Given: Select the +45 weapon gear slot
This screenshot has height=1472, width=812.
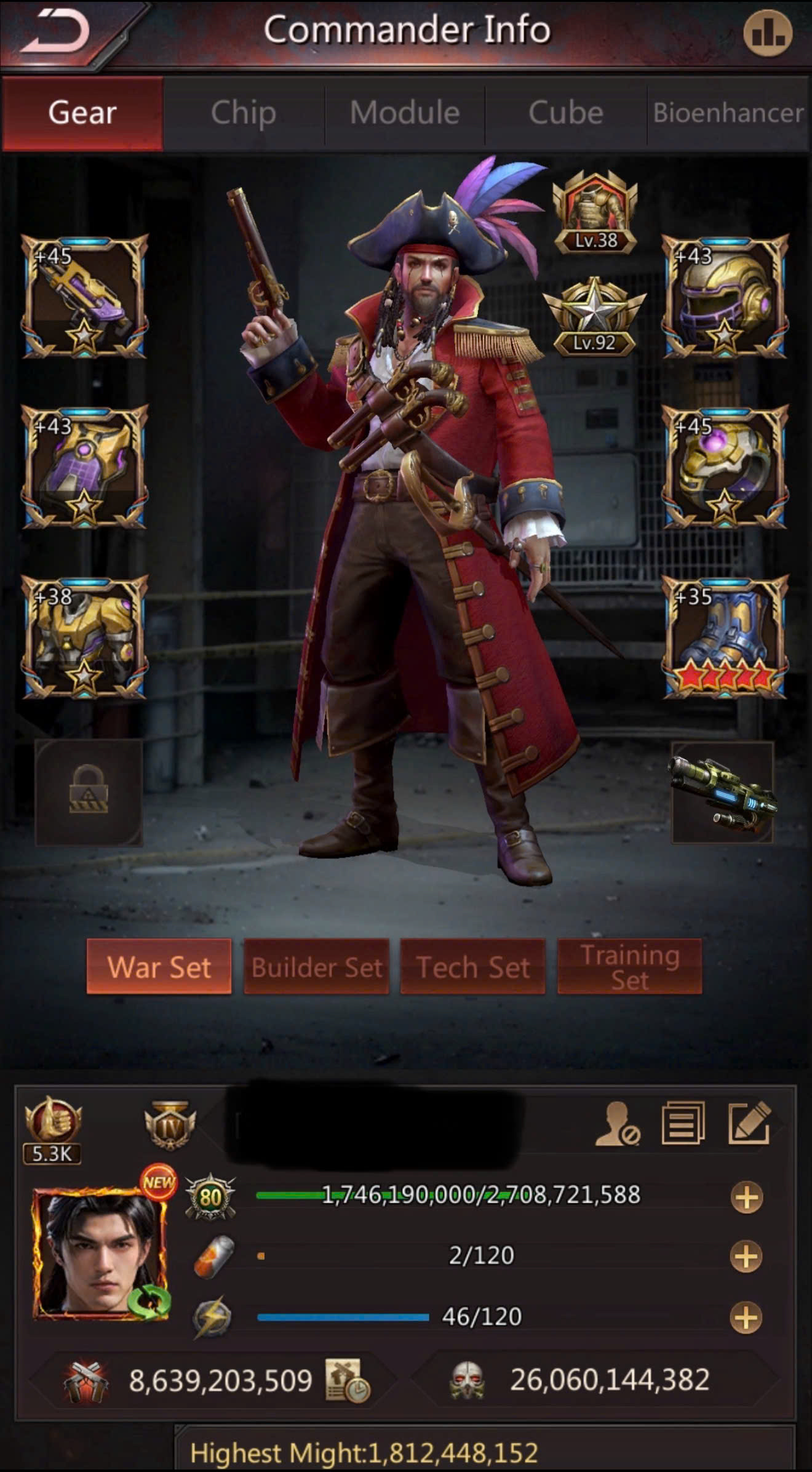Looking at the screenshot, I should coord(85,297).
